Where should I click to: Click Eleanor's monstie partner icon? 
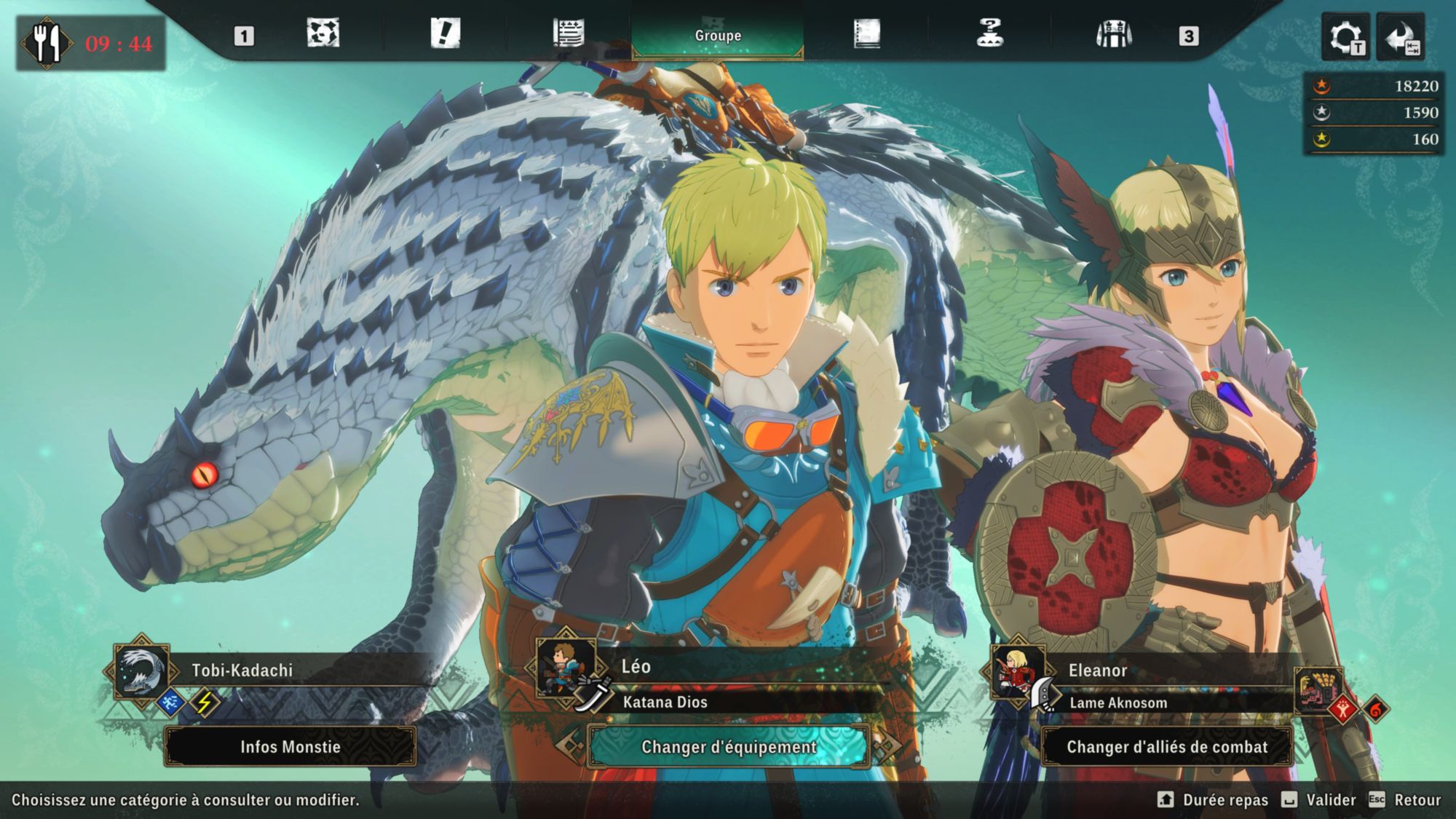click(x=1318, y=688)
